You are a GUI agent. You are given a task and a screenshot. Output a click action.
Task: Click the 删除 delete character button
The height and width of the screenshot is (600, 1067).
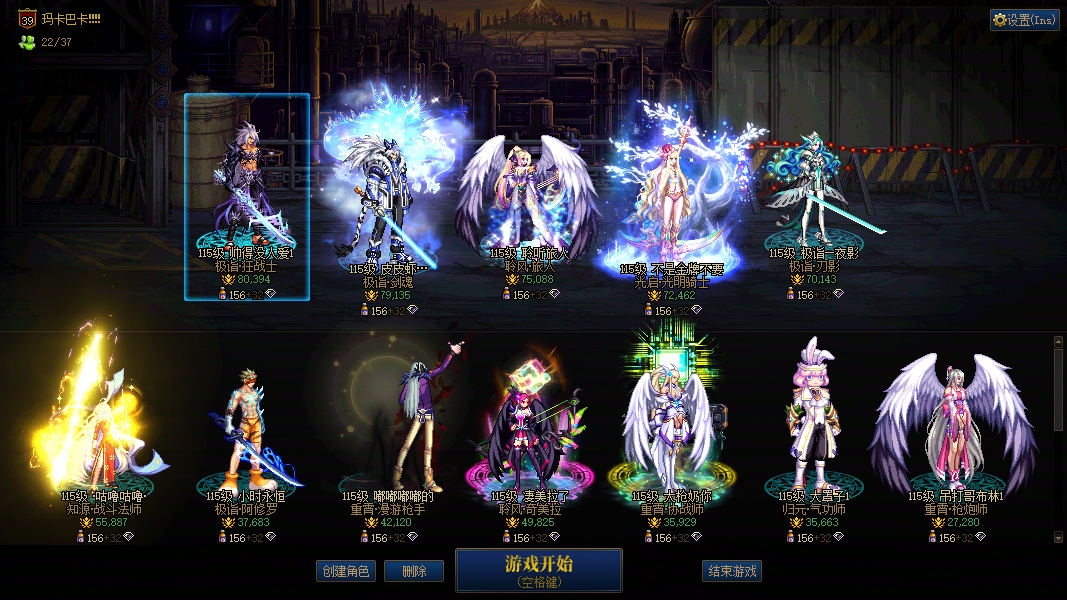pos(414,571)
